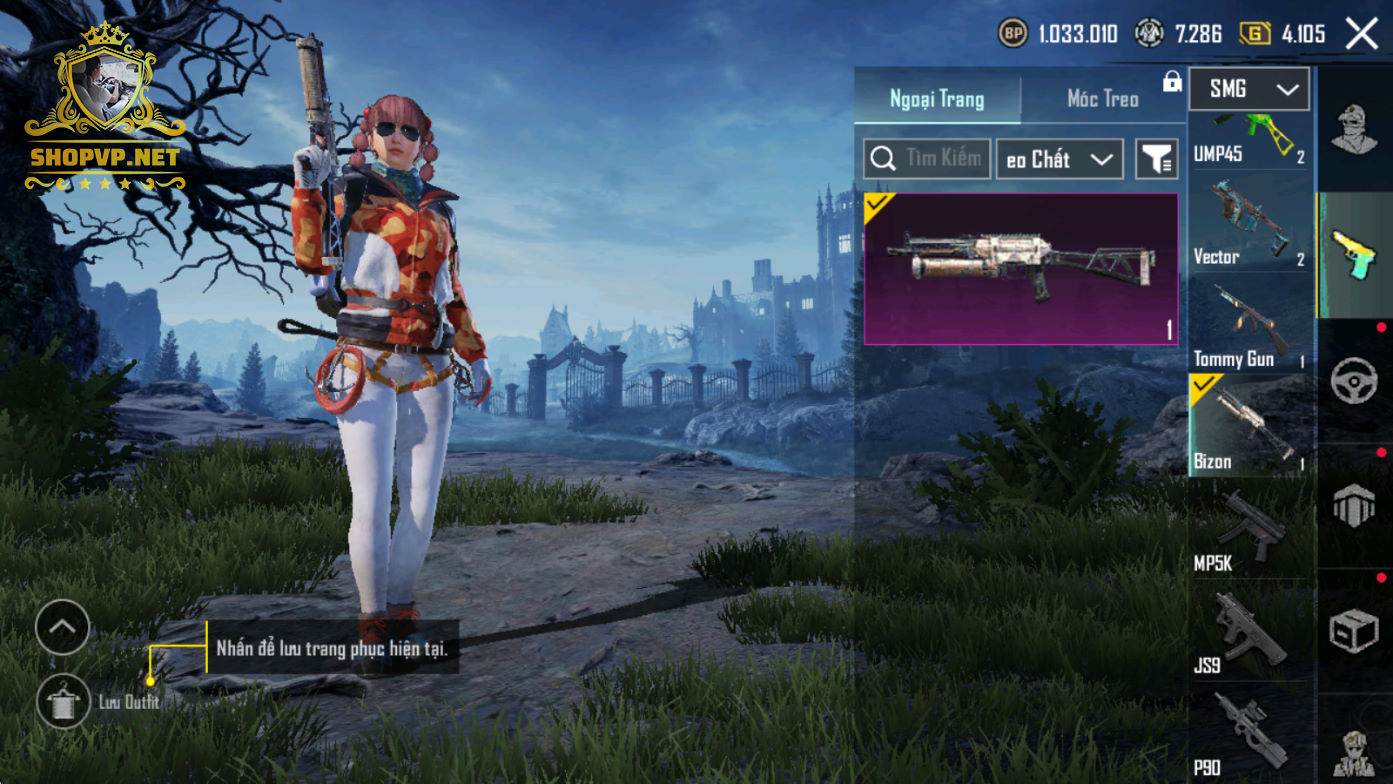Open the quality sort dropdown
Viewport: 1393px width, 784px height.
point(1059,159)
